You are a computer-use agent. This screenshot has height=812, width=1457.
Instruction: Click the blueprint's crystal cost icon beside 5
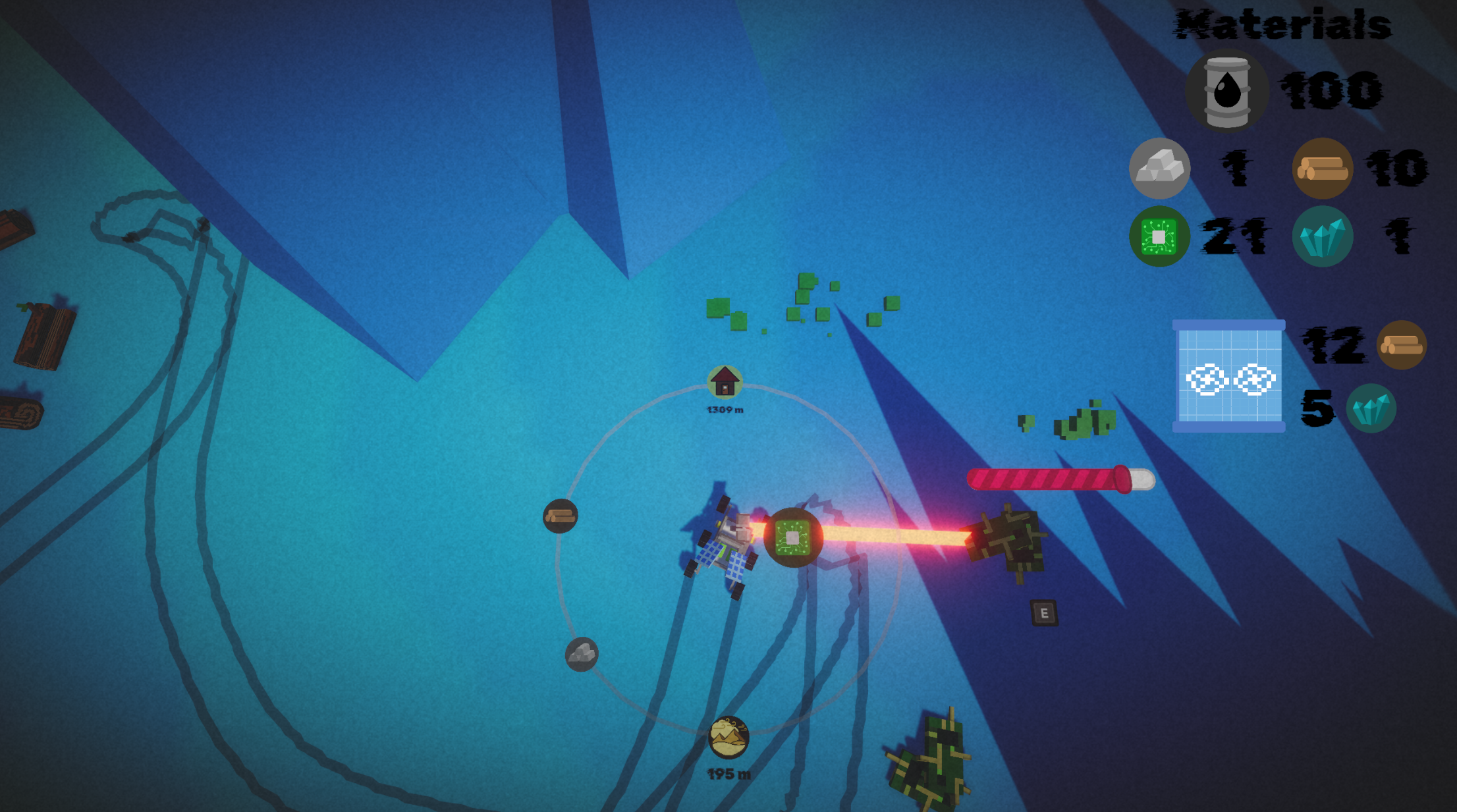pos(1370,408)
